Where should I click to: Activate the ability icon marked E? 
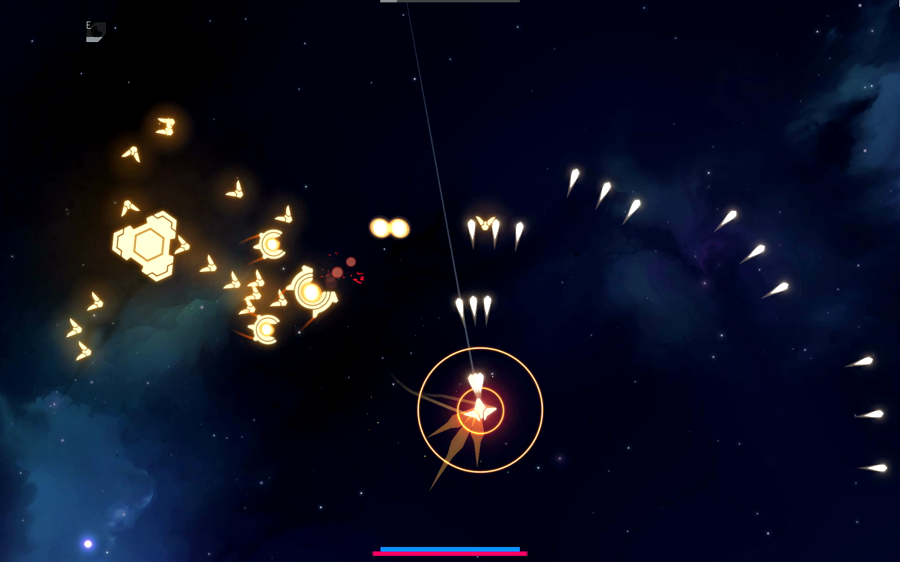tap(96, 32)
